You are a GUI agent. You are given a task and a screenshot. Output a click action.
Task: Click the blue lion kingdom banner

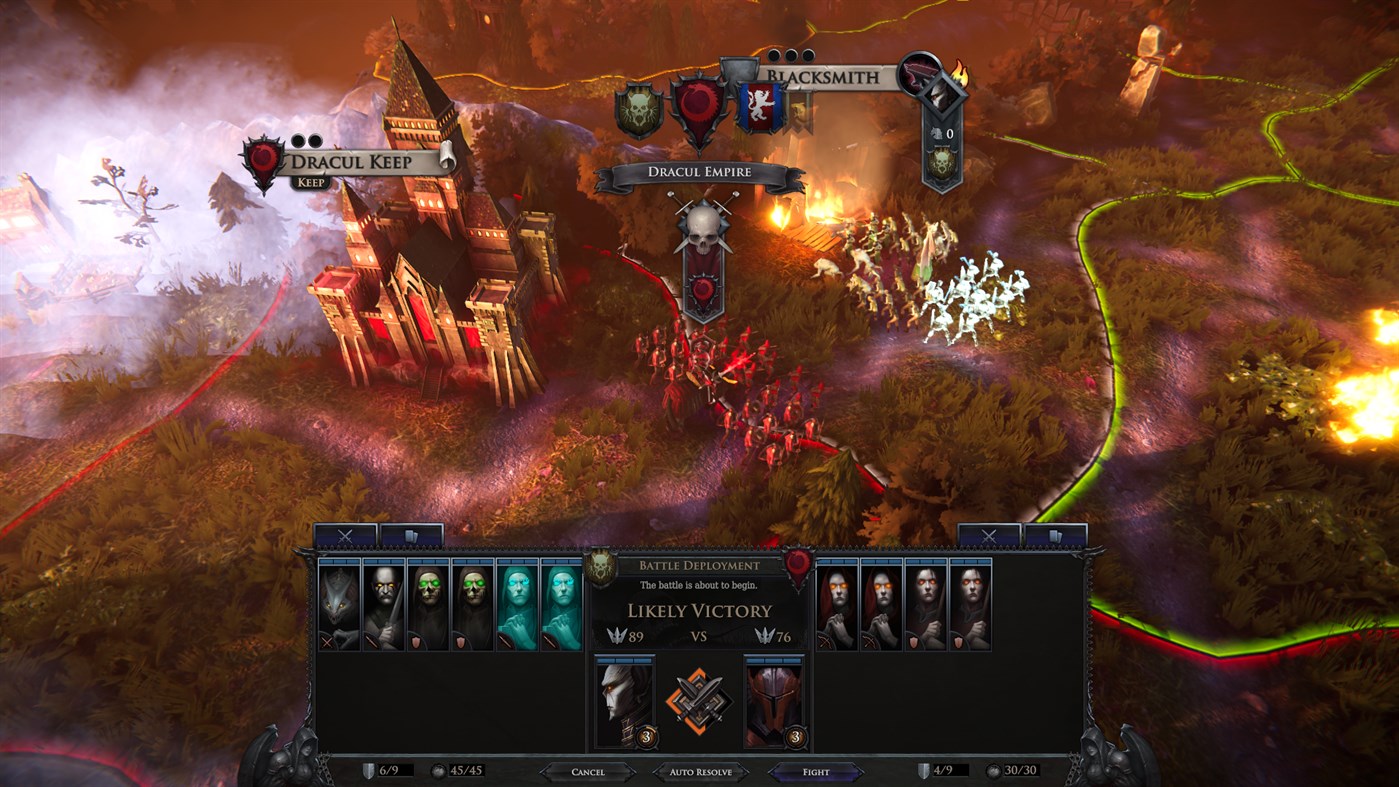(x=760, y=105)
